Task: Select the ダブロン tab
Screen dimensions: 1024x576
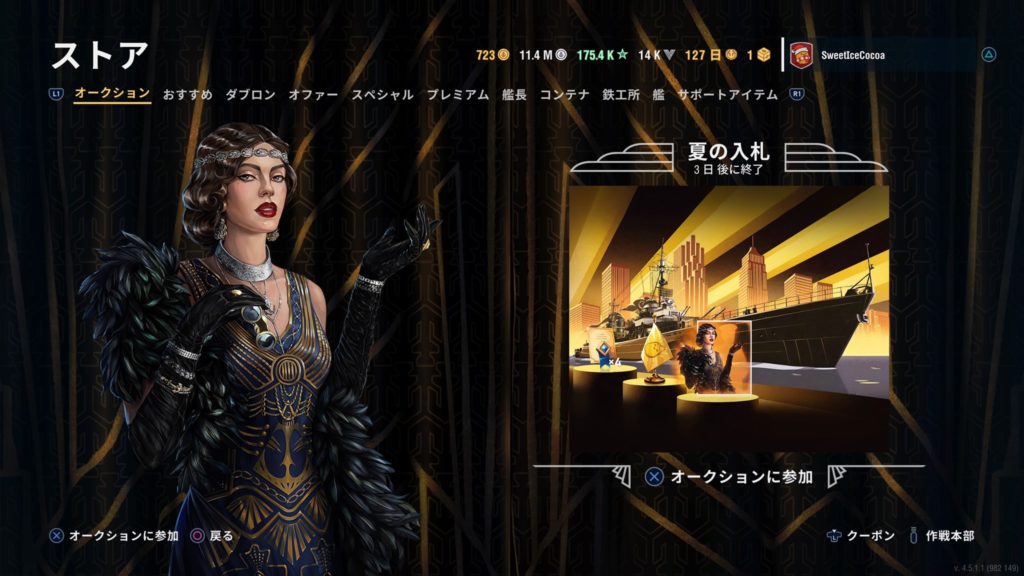Action: (x=250, y=95)
